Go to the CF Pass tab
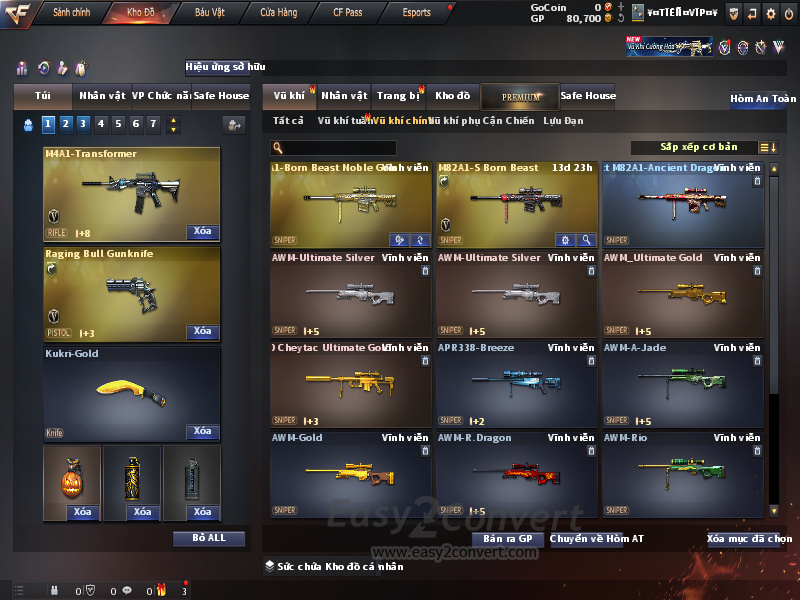The image size is (800, 600). [x=347, y=13]
